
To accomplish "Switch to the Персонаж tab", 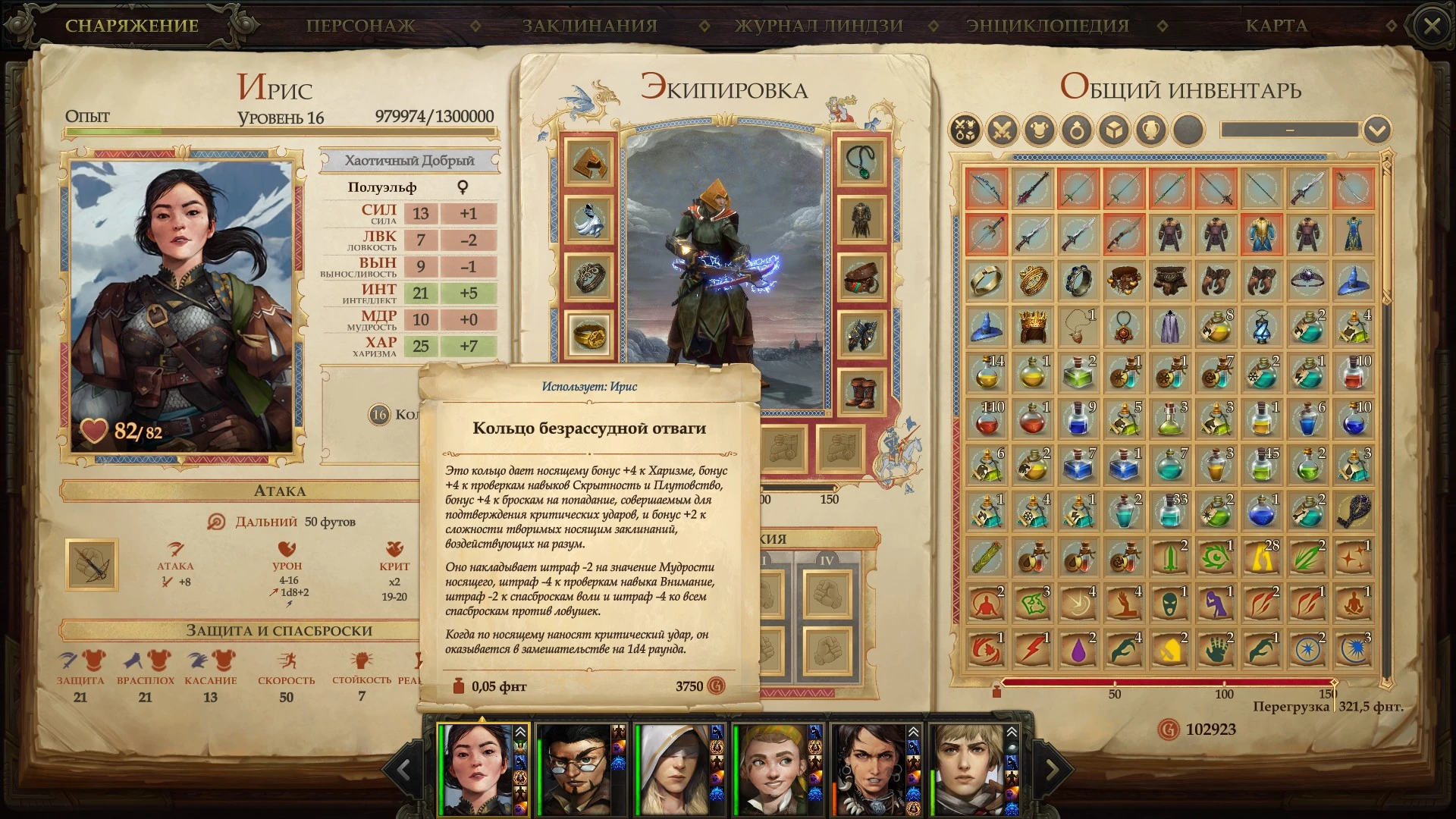I will (360, 26).
